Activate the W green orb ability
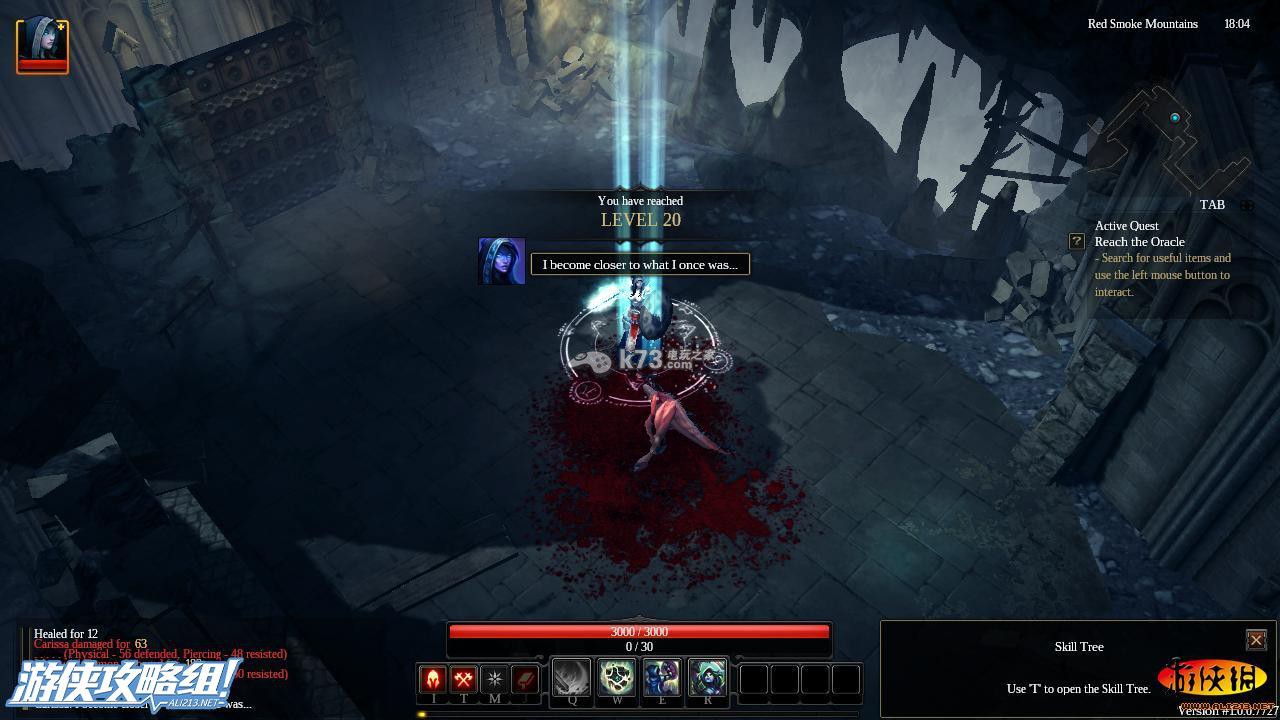Screen dimensions: 1280x720 tap(617, 679)
